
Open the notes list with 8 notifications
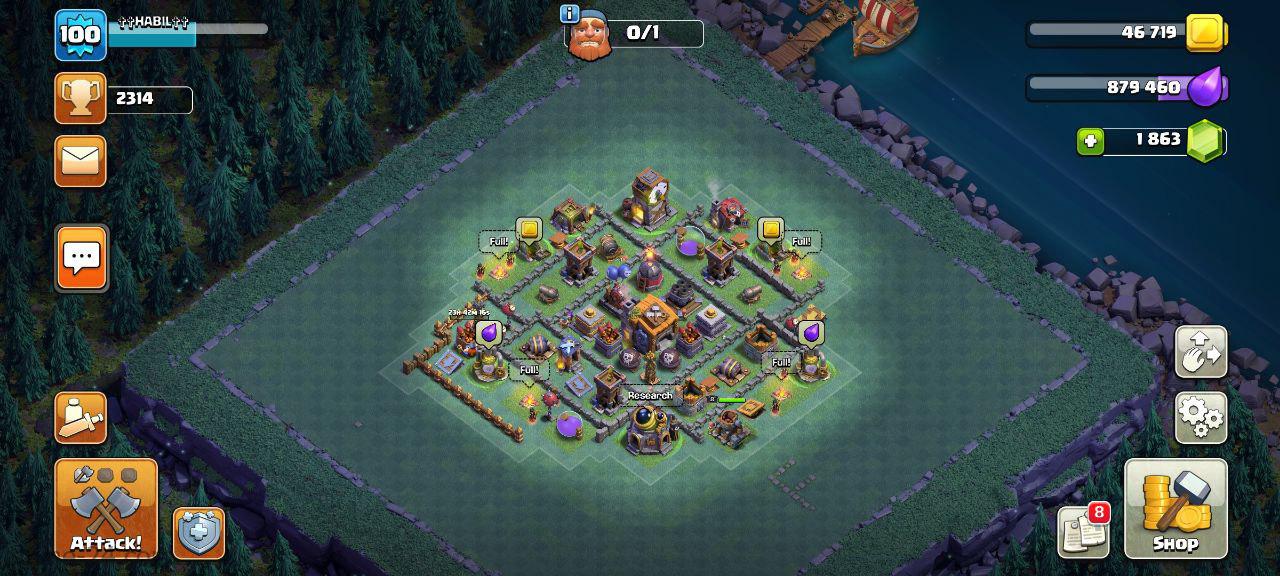click(x=1083, y=531)
